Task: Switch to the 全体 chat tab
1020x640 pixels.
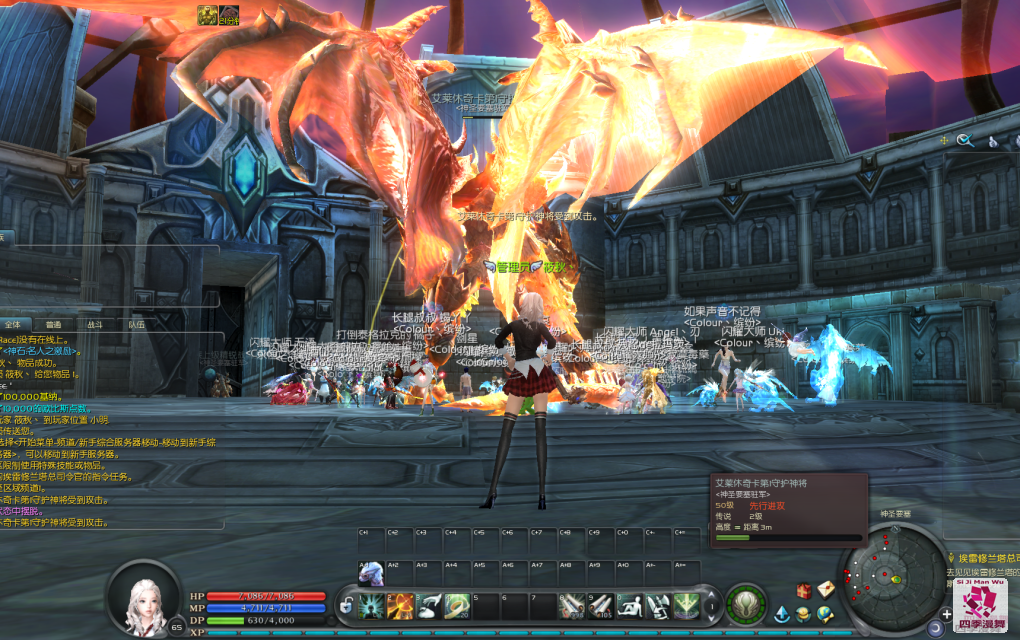Action: (13, 324)
